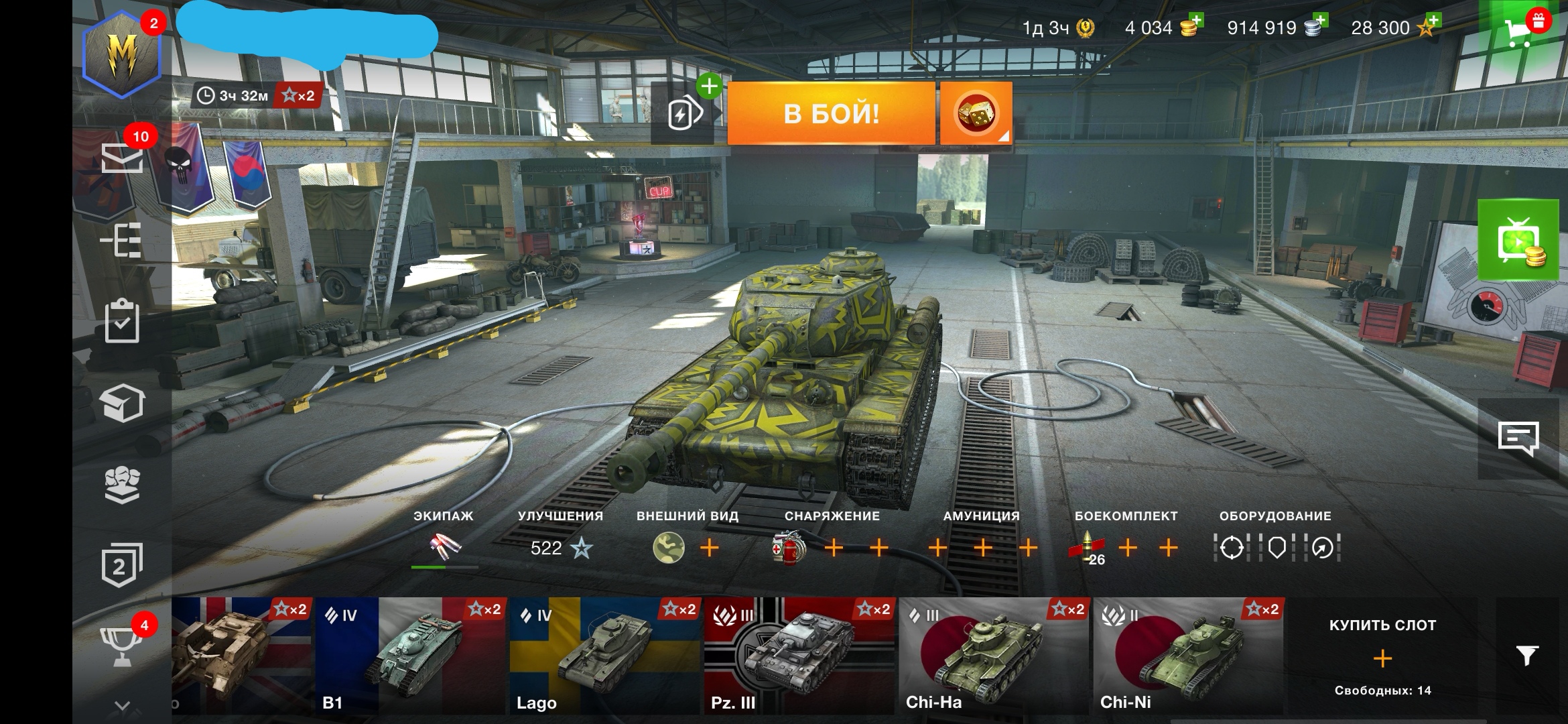Enable the battle booster via green plus icon
This screenshot has width=1568, height=724.
tap(708, 86)
